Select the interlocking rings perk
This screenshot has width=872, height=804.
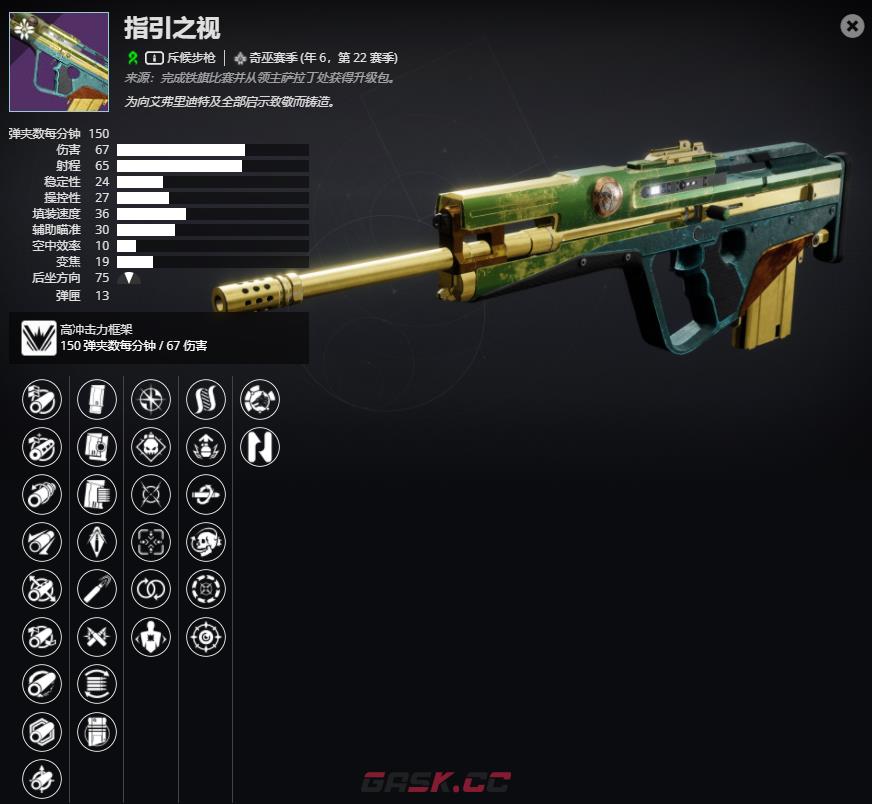click(151, 589)
